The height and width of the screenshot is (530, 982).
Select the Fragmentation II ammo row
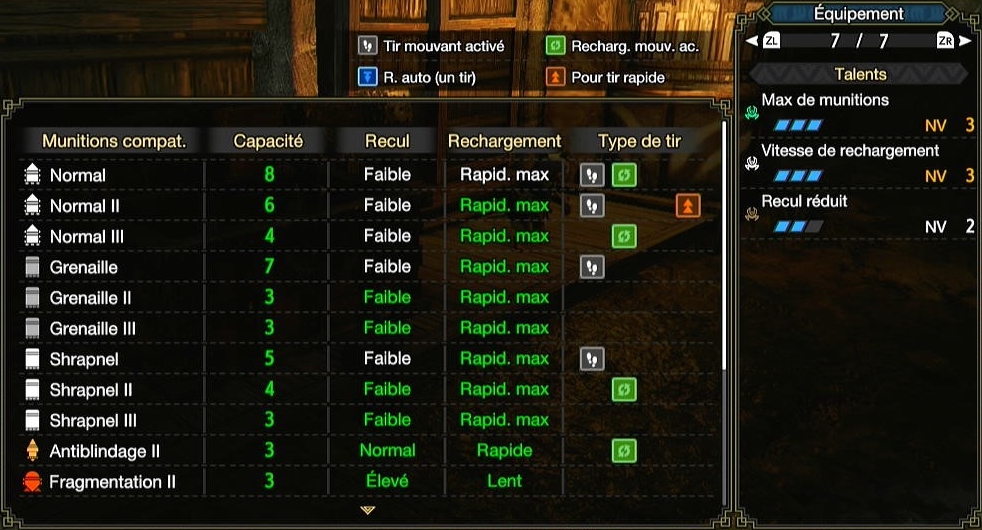(x=112, y=482)
